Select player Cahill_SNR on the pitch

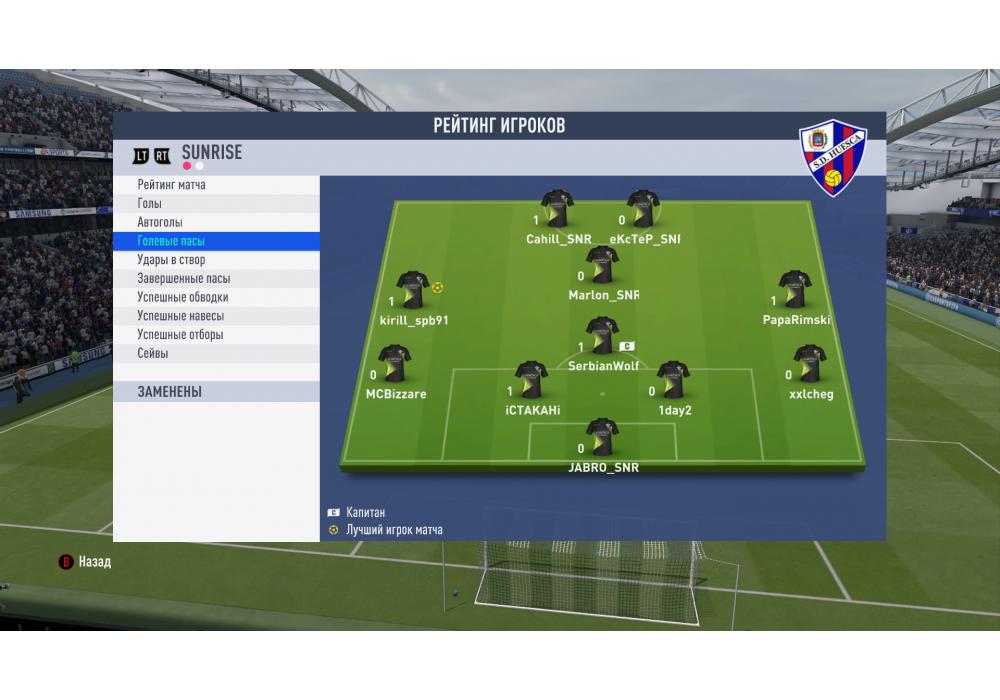[557, 209]
